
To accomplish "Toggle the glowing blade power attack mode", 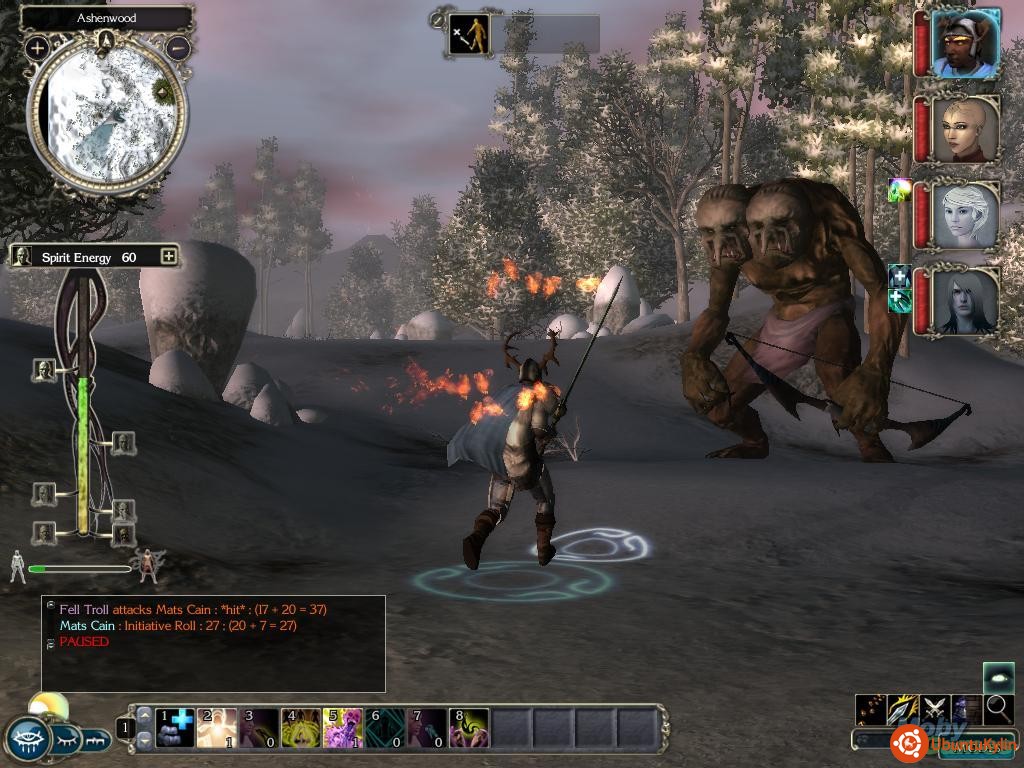I will (x=903, y=709).
